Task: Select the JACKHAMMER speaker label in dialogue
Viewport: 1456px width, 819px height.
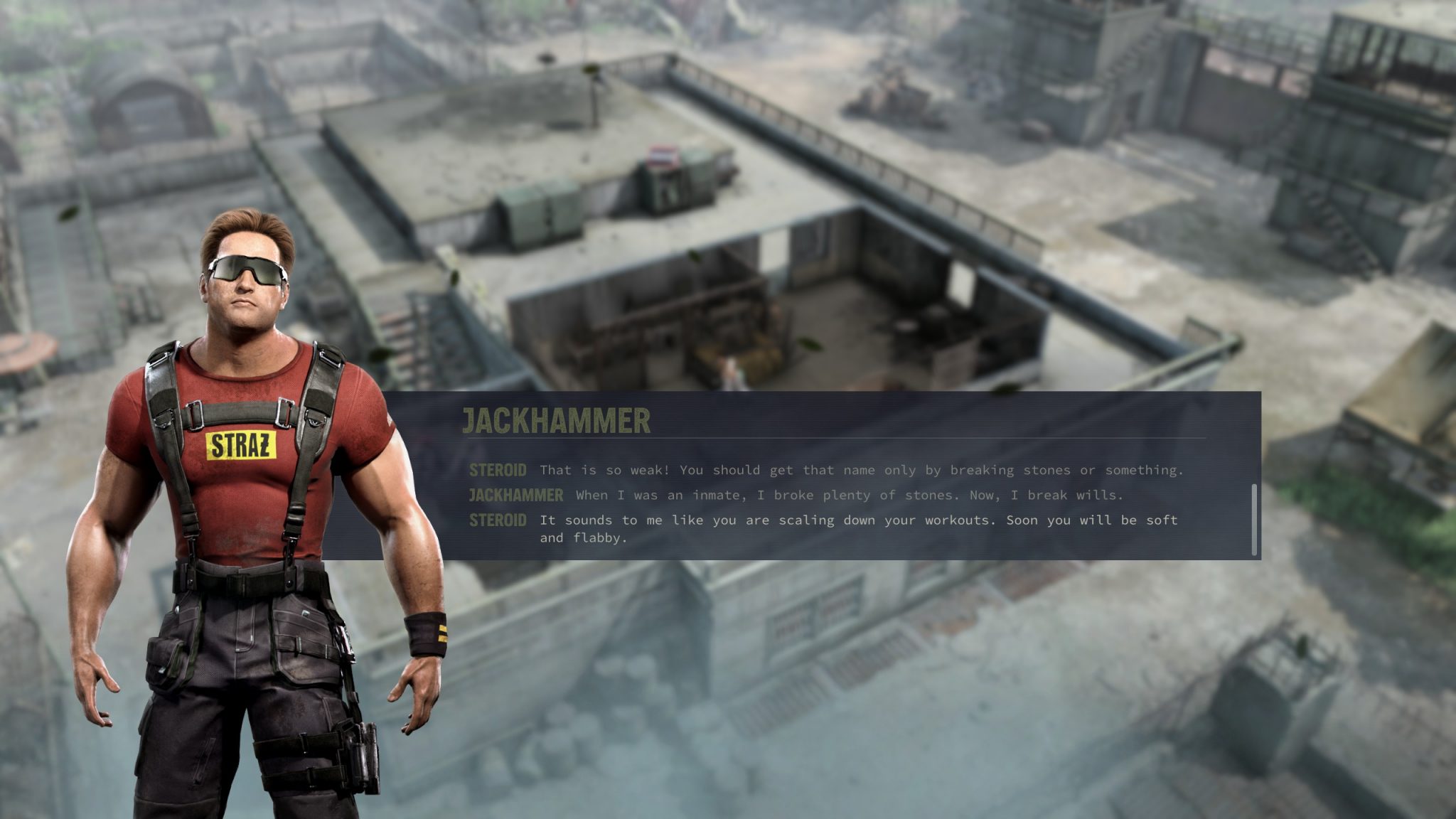Action: 515,495
